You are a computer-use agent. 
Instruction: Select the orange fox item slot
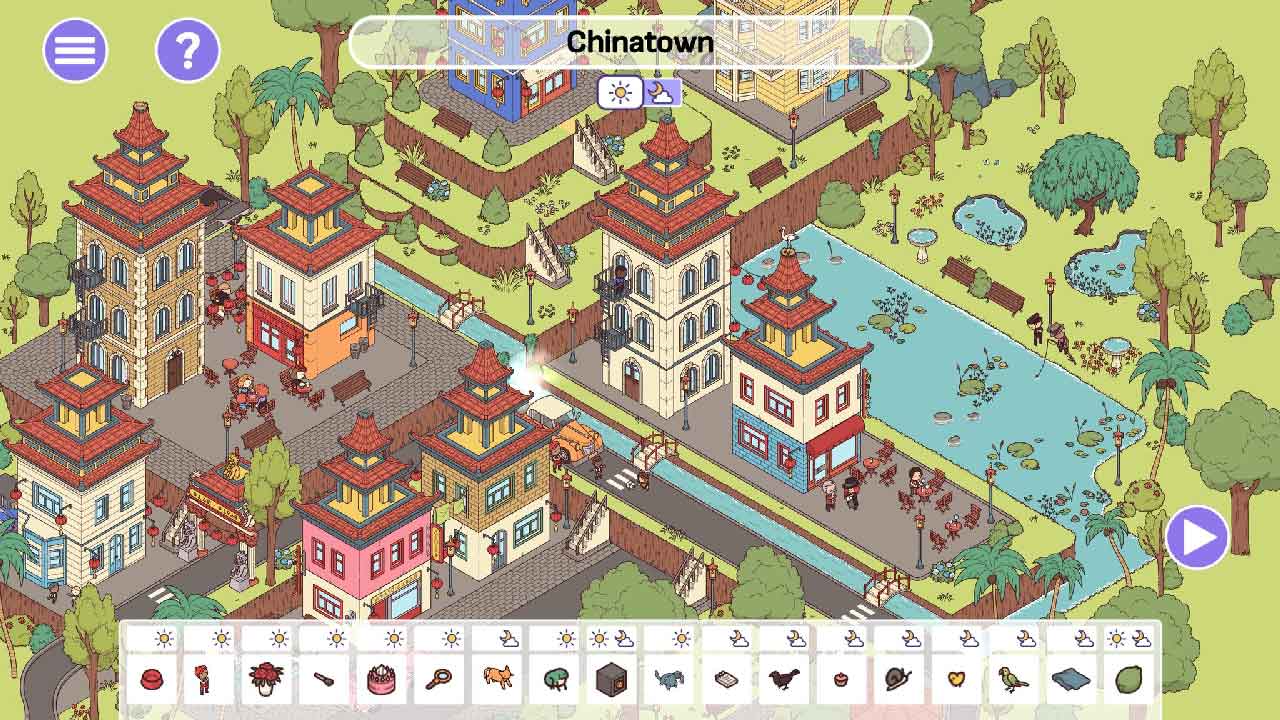pyautogui.click(x=497, y=680)
